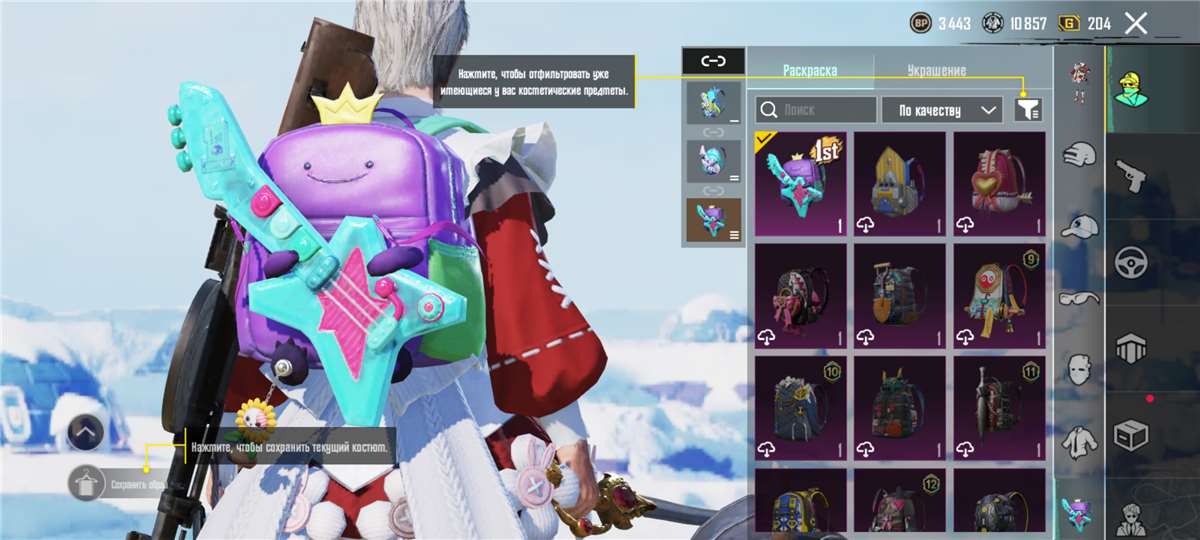Select the backpack skin with badge 10

point(800,408)
